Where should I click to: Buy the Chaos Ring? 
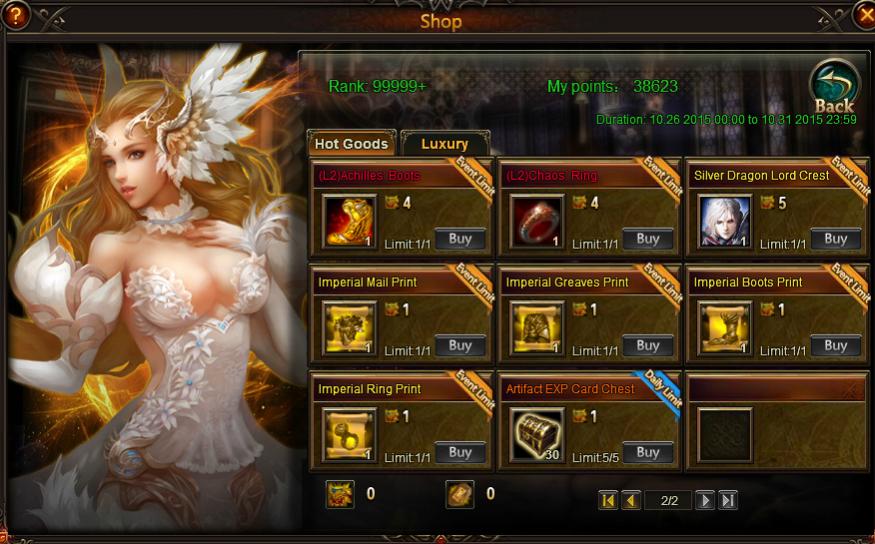(648, 239)
